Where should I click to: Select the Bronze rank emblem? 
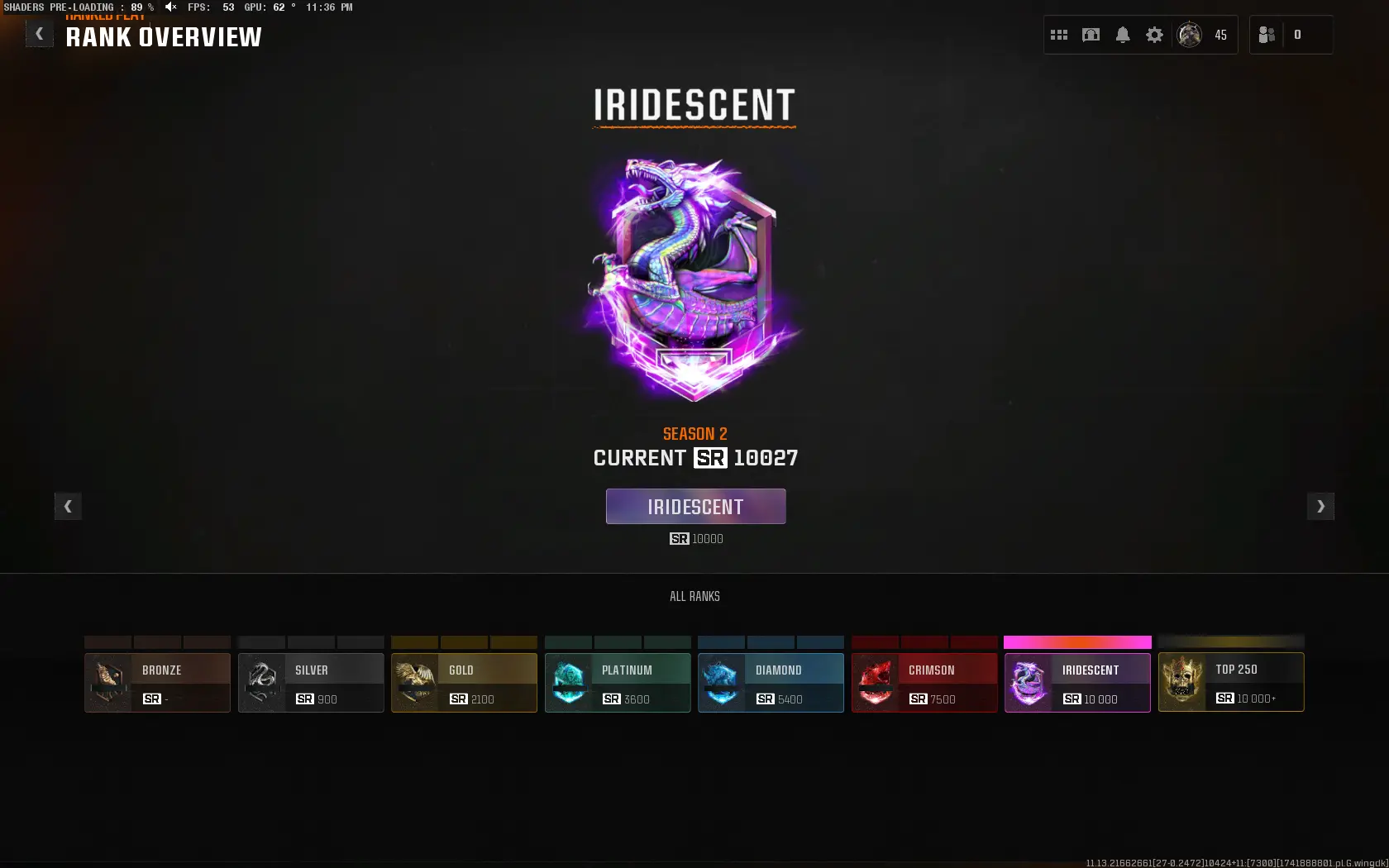coord(107,682)
